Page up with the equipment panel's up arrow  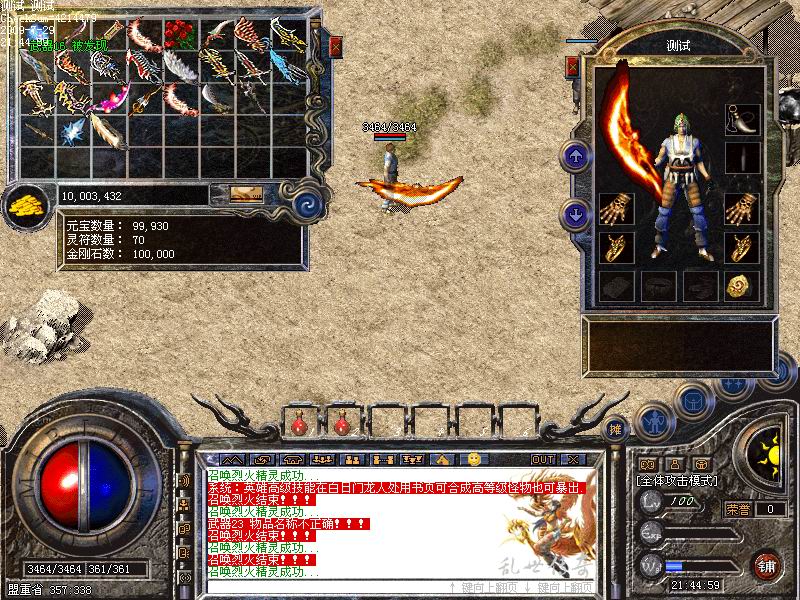tap(576, 156)
